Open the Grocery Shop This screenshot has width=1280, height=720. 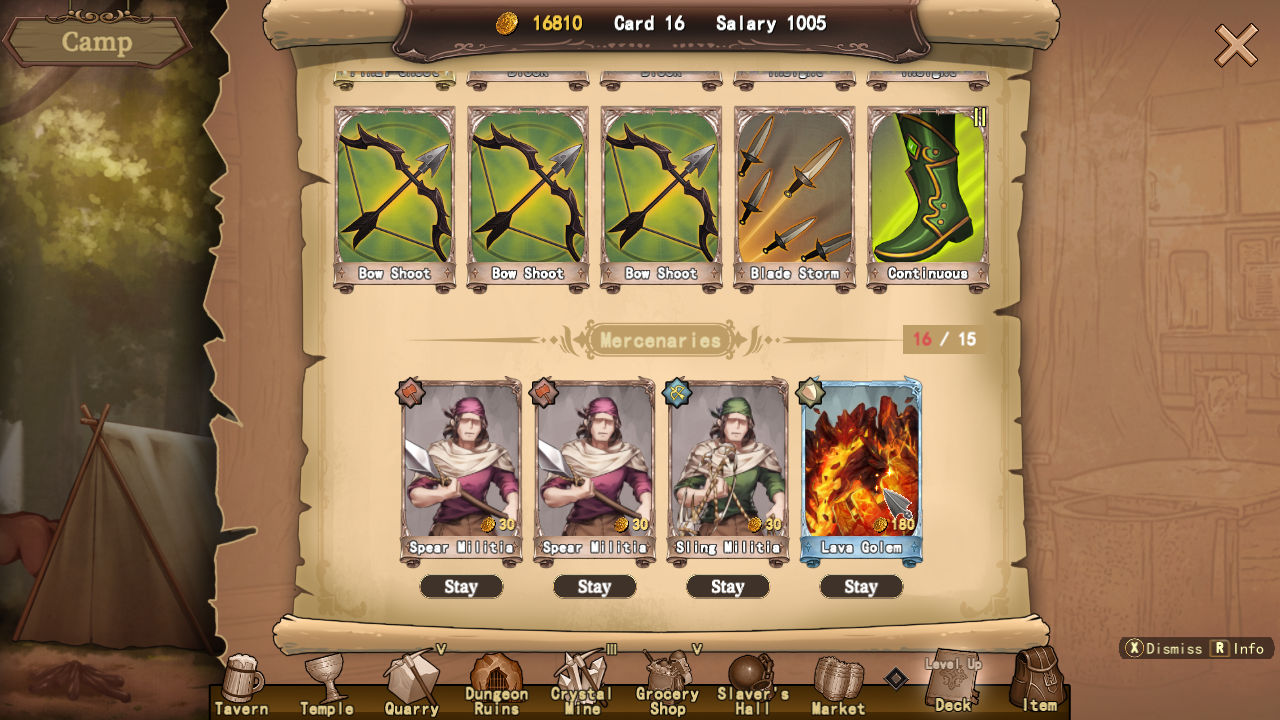coord(666,685)
